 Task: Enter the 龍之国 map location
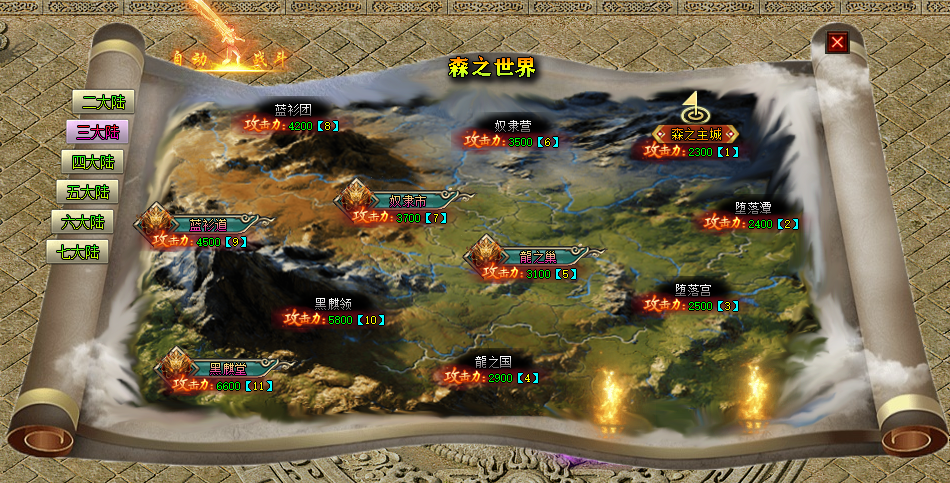point(492,362)
